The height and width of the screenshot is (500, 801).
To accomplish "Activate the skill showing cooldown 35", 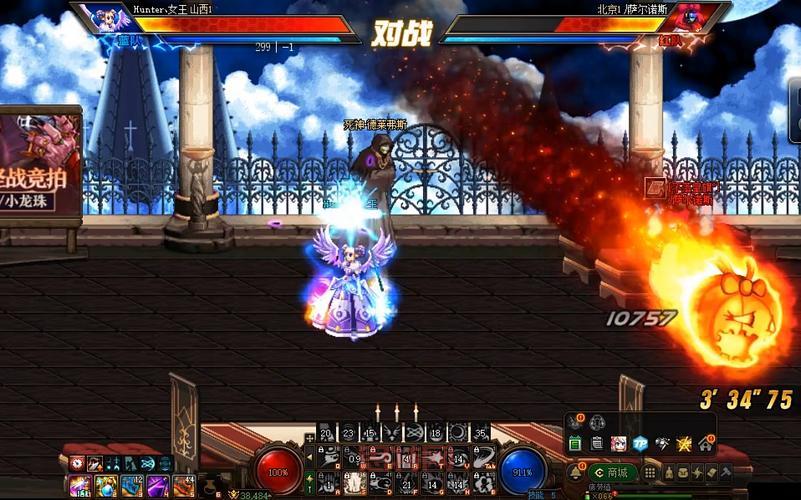I will pos(482,433).
